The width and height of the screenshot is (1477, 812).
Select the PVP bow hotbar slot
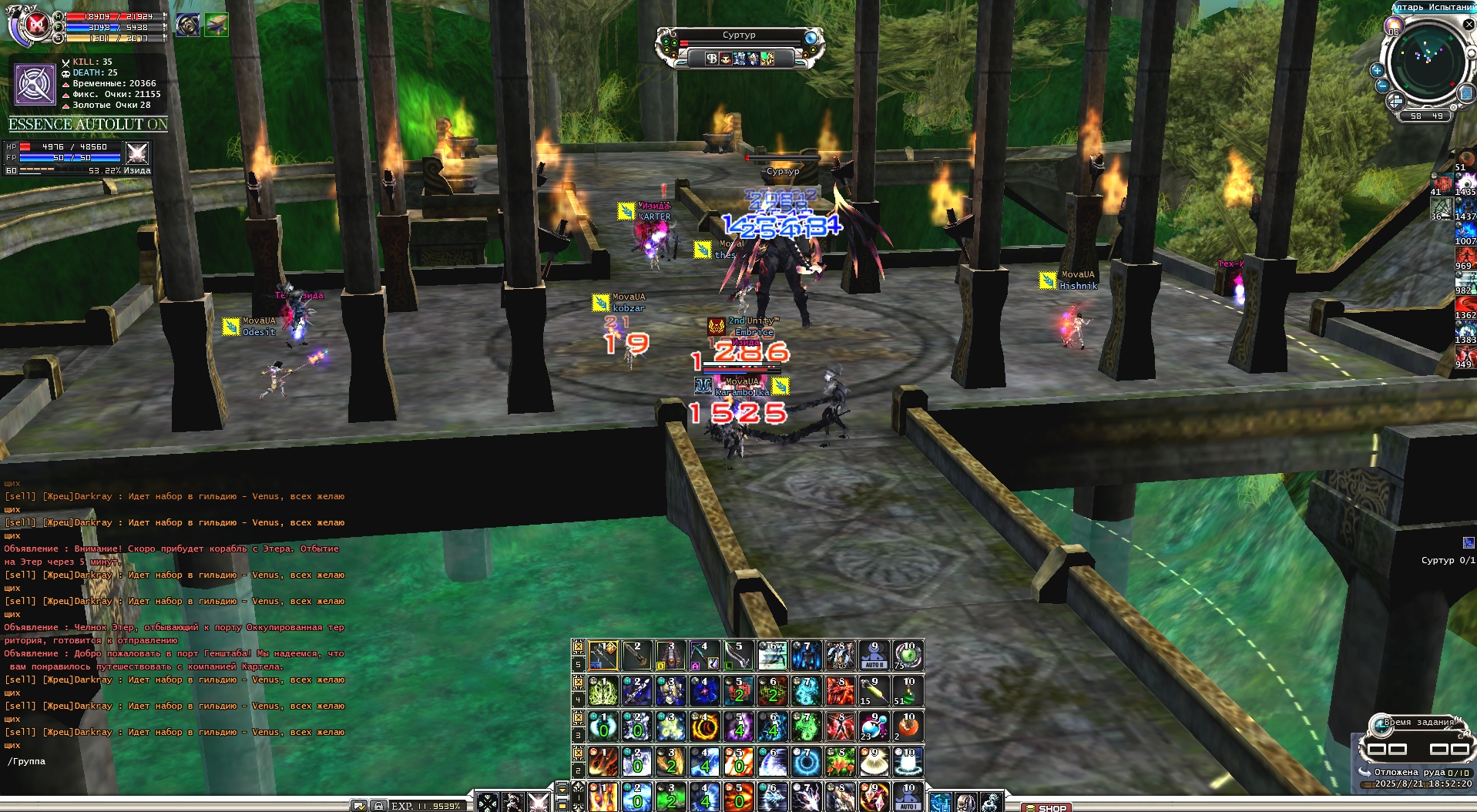(603, 656)
